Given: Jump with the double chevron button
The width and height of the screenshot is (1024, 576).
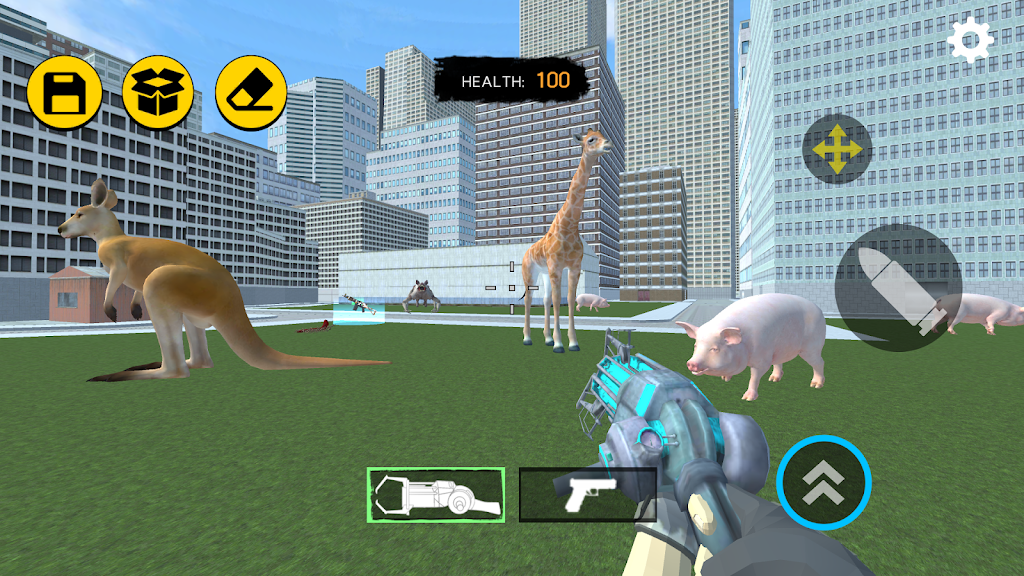Looking at the screenshot, I should click(824, 483).
